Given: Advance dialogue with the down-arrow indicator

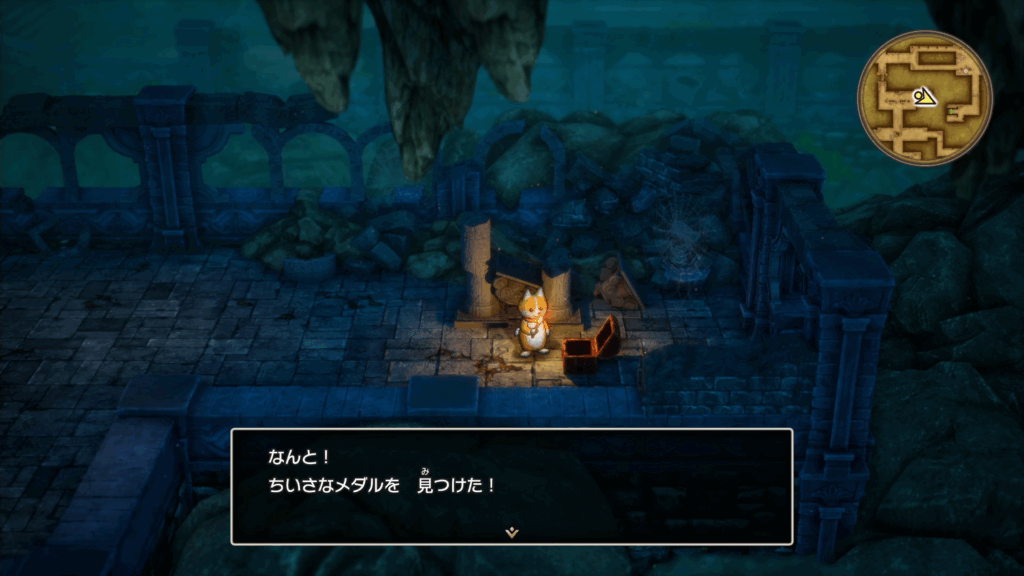Looking at the screenshot, I should coord(512,532).
